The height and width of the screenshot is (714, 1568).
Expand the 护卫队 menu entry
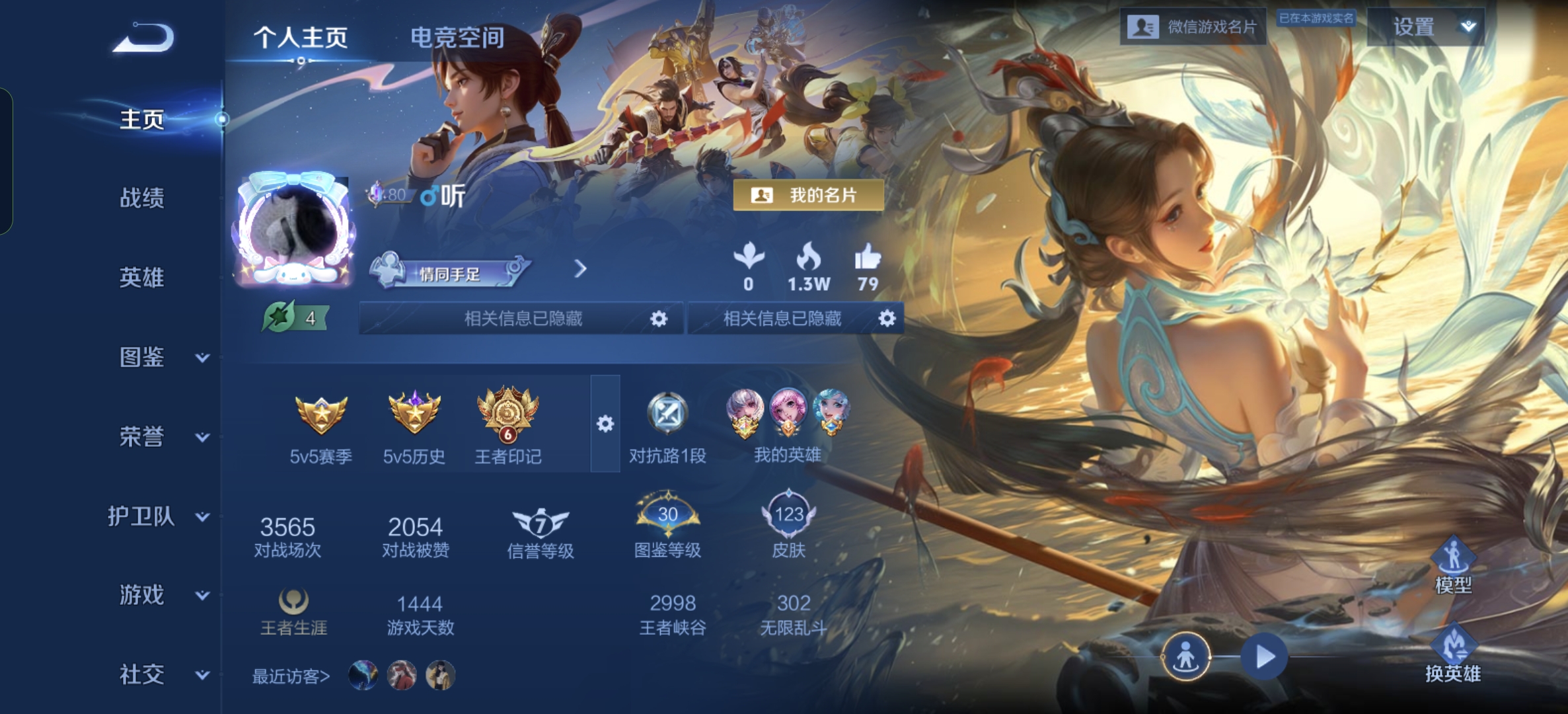[x=159, y=516]
